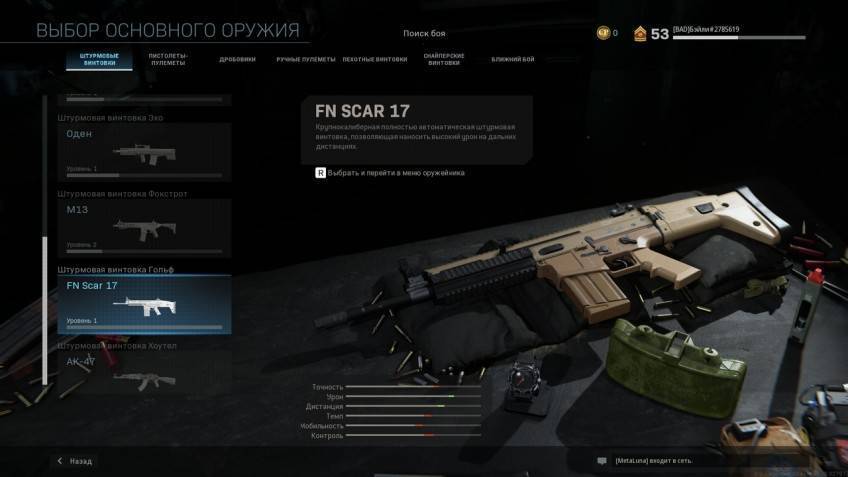848x477 pixels.
Task: Choose the M13 rifle from the list
Action: (144, 227)
